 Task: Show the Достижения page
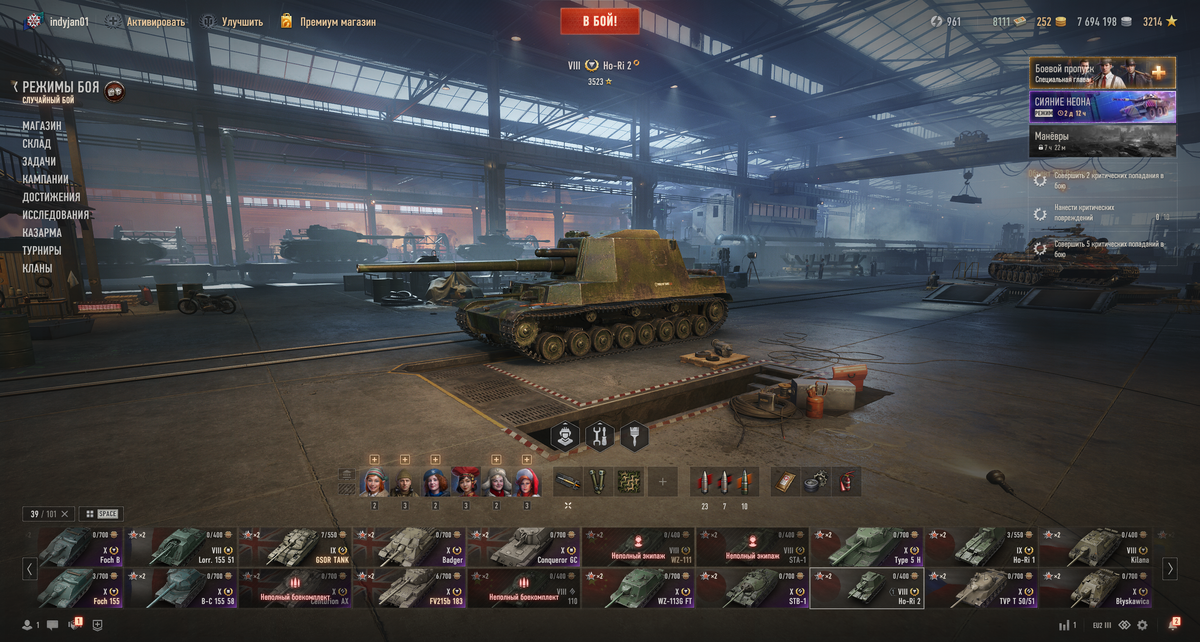pyautogui.click(x=51, y=197)
